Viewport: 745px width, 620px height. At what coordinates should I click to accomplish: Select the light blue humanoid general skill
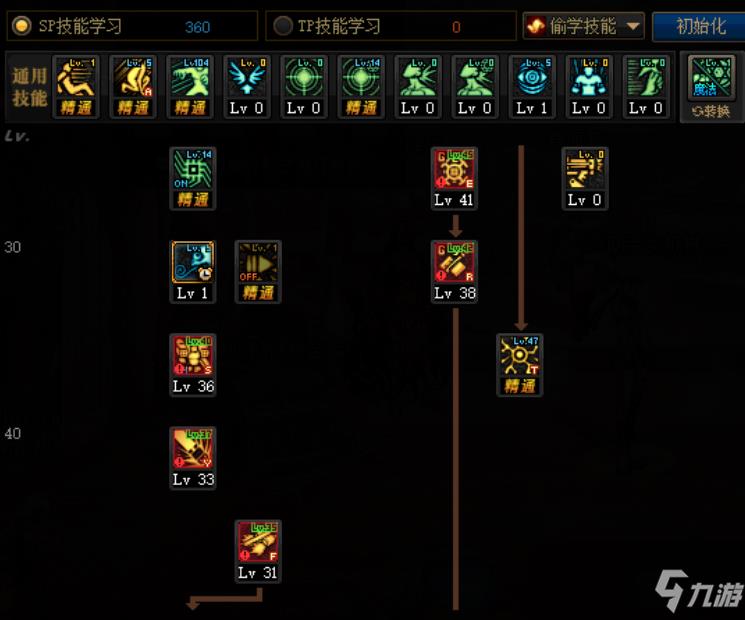point(589,78)
